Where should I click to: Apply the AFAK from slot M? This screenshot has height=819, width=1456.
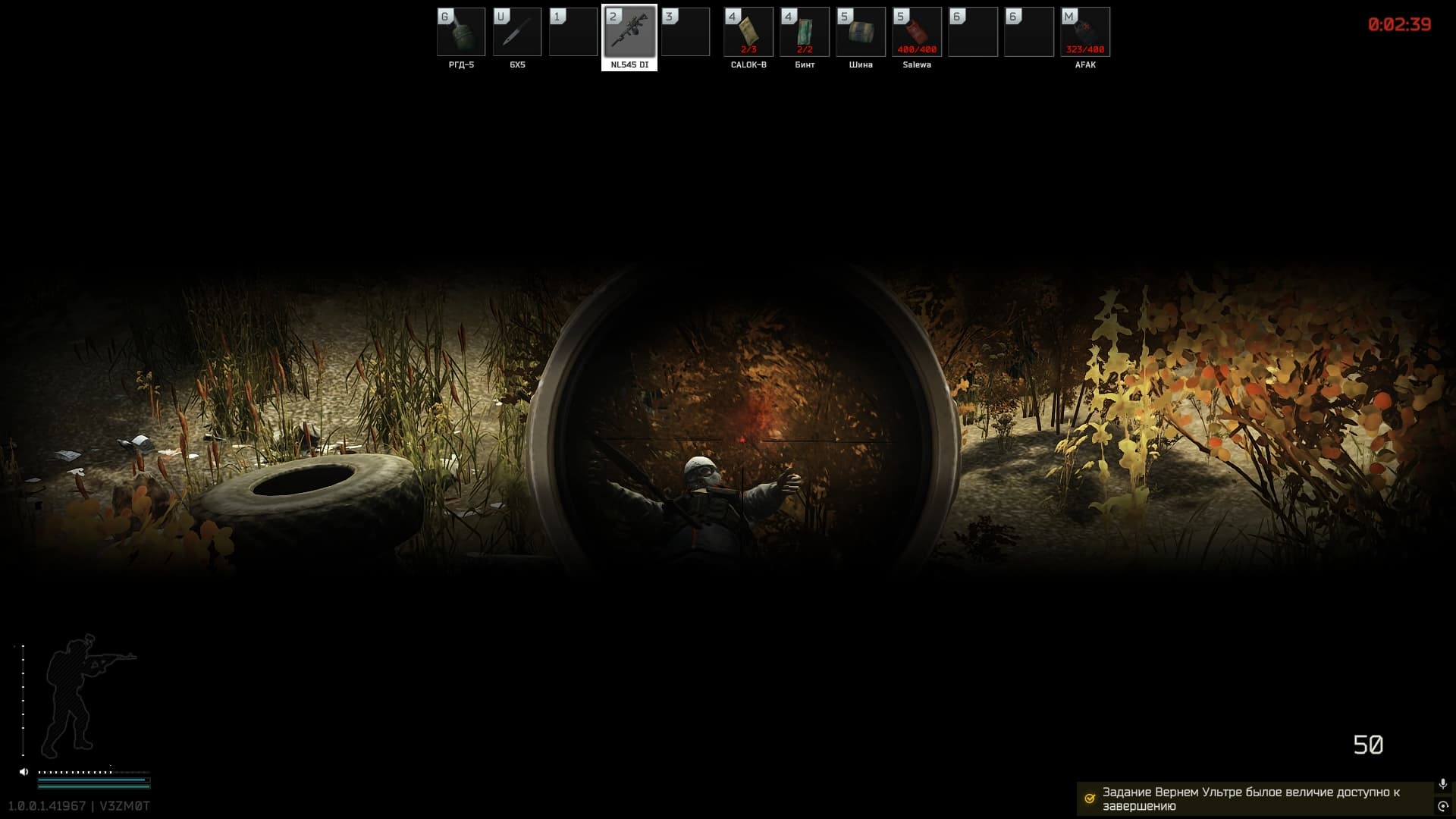1084,32
